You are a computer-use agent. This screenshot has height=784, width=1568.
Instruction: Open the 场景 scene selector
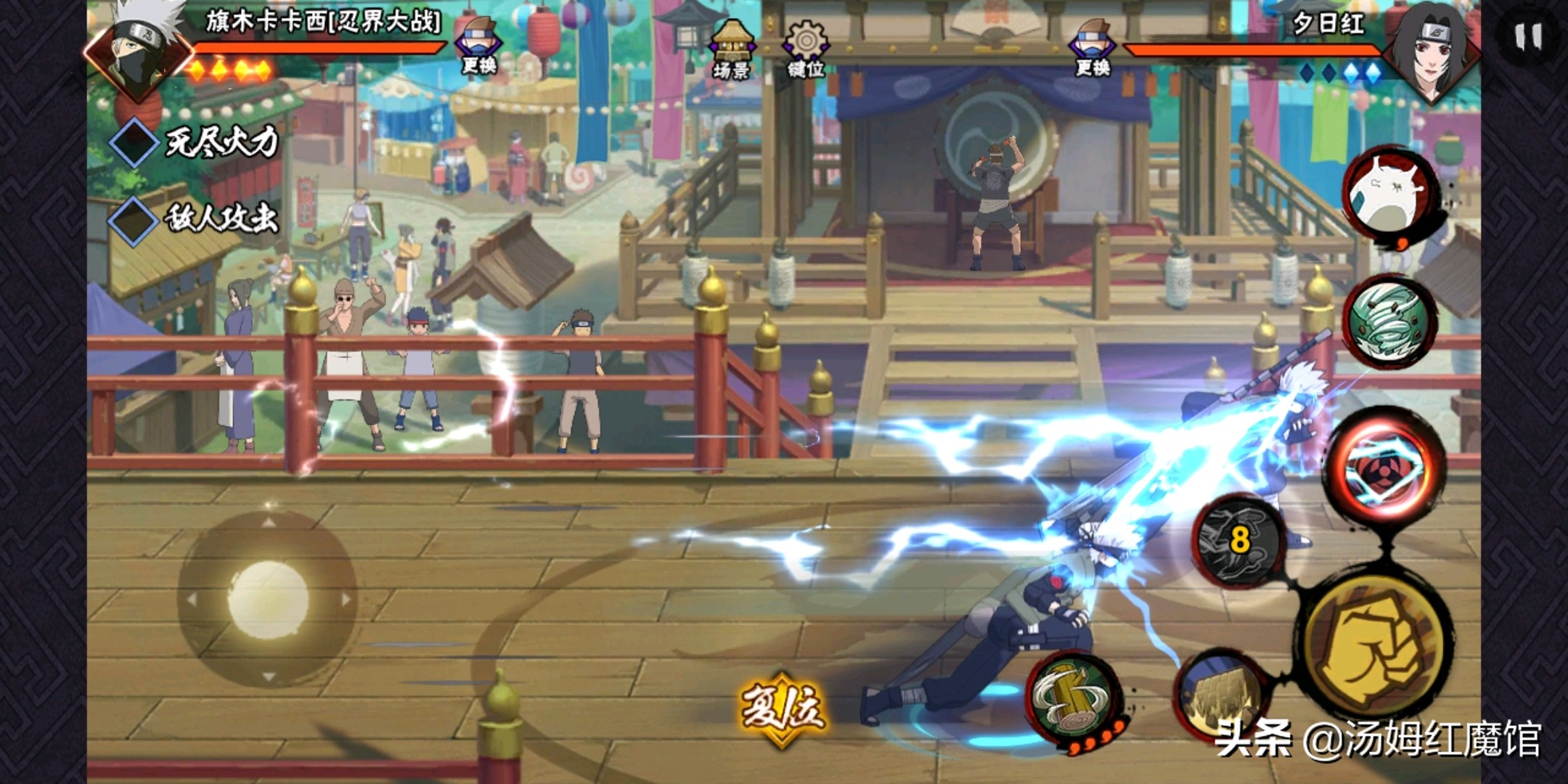pyautogui.click(x=732, y=49)
